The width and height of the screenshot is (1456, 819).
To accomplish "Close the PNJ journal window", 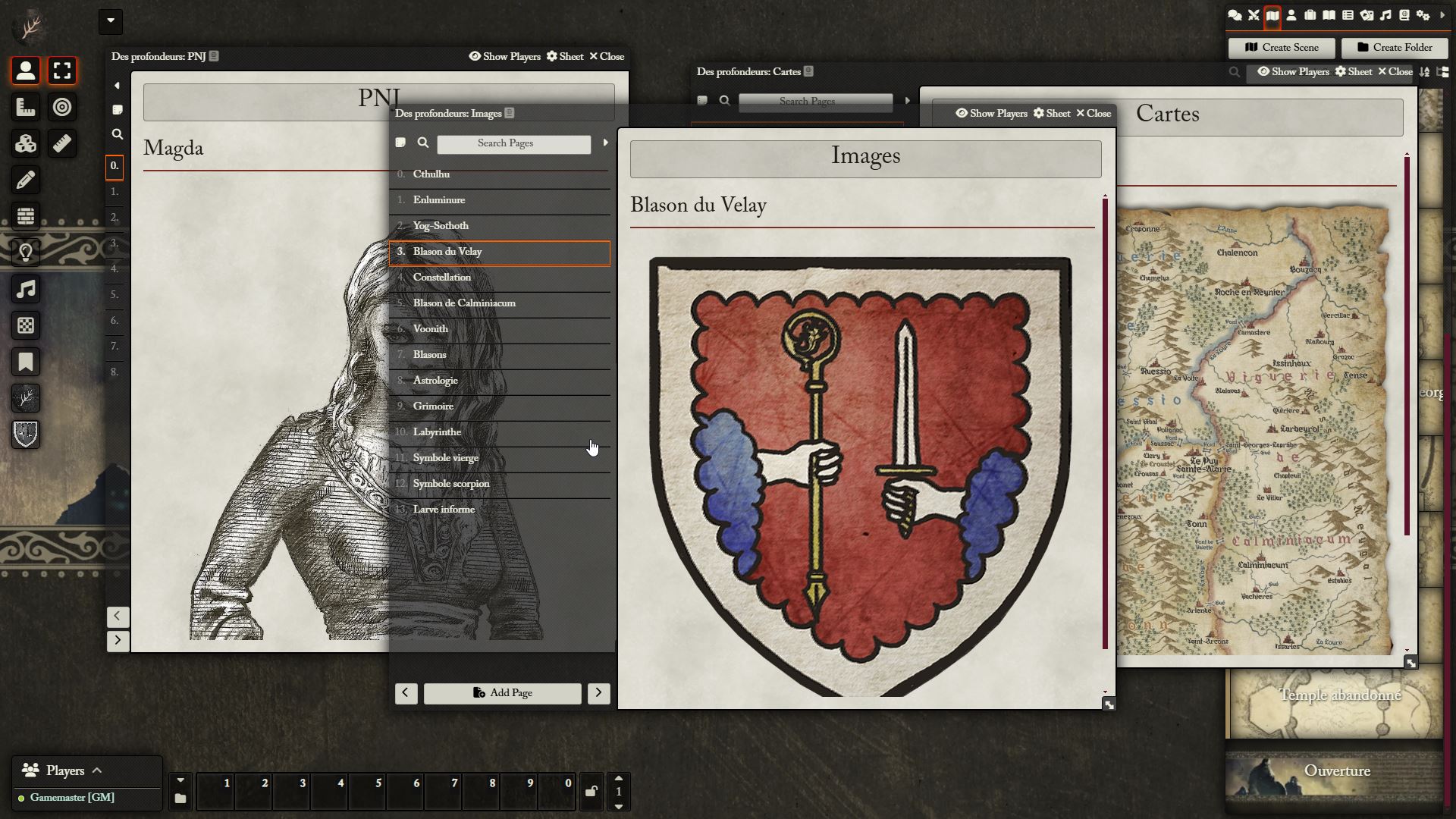I will pos(607,57).
